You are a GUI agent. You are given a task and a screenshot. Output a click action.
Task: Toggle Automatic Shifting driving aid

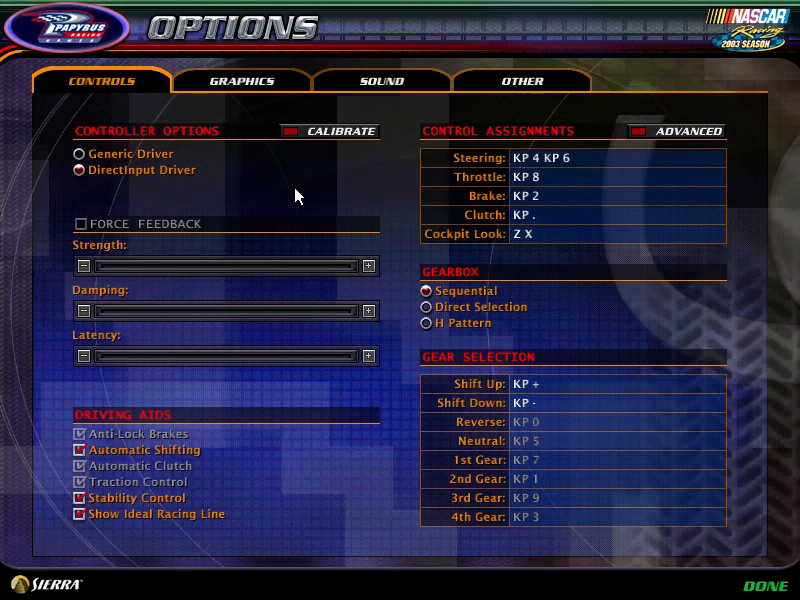[80, 450]
